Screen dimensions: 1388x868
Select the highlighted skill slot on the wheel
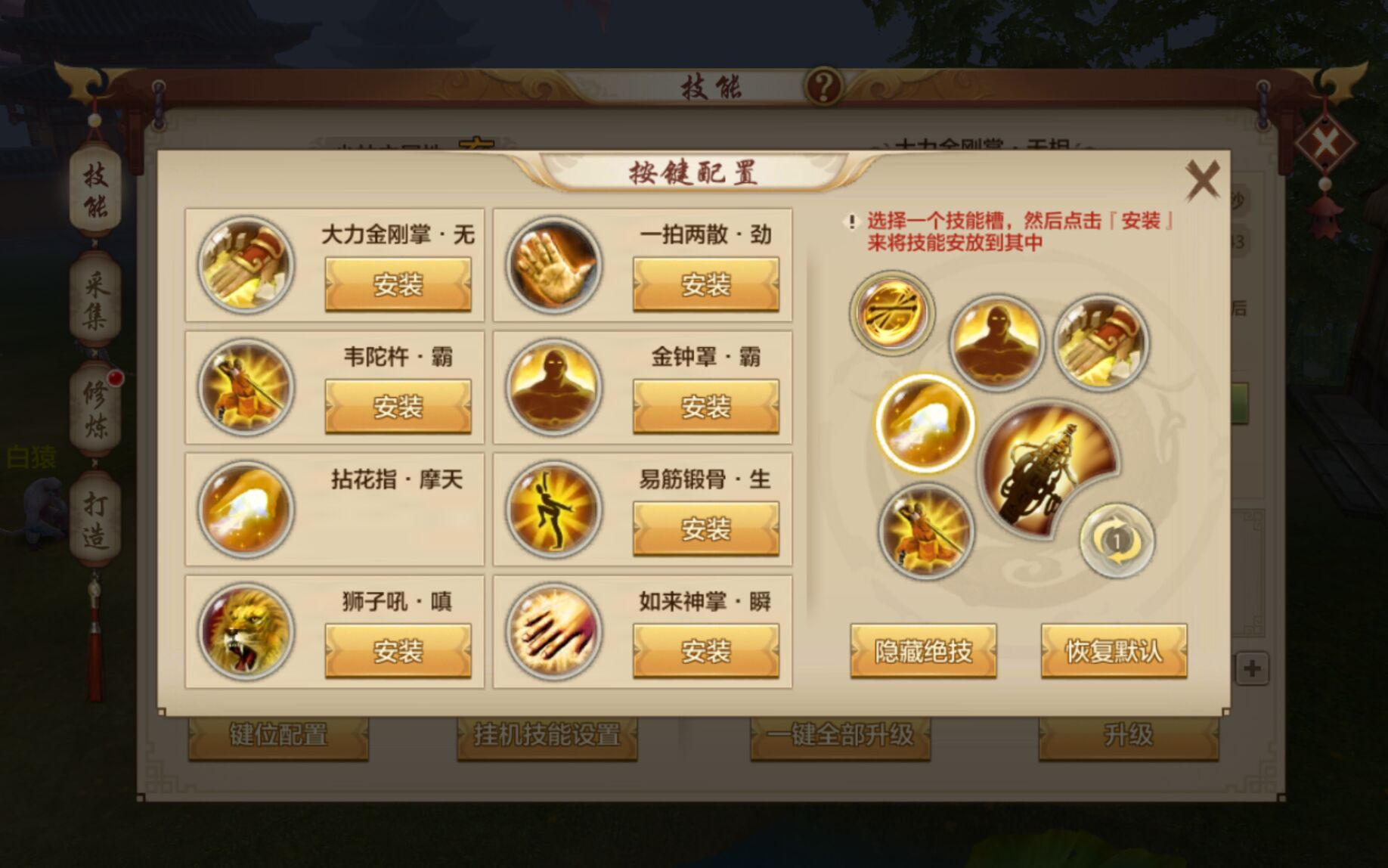[x=923, y=424]
